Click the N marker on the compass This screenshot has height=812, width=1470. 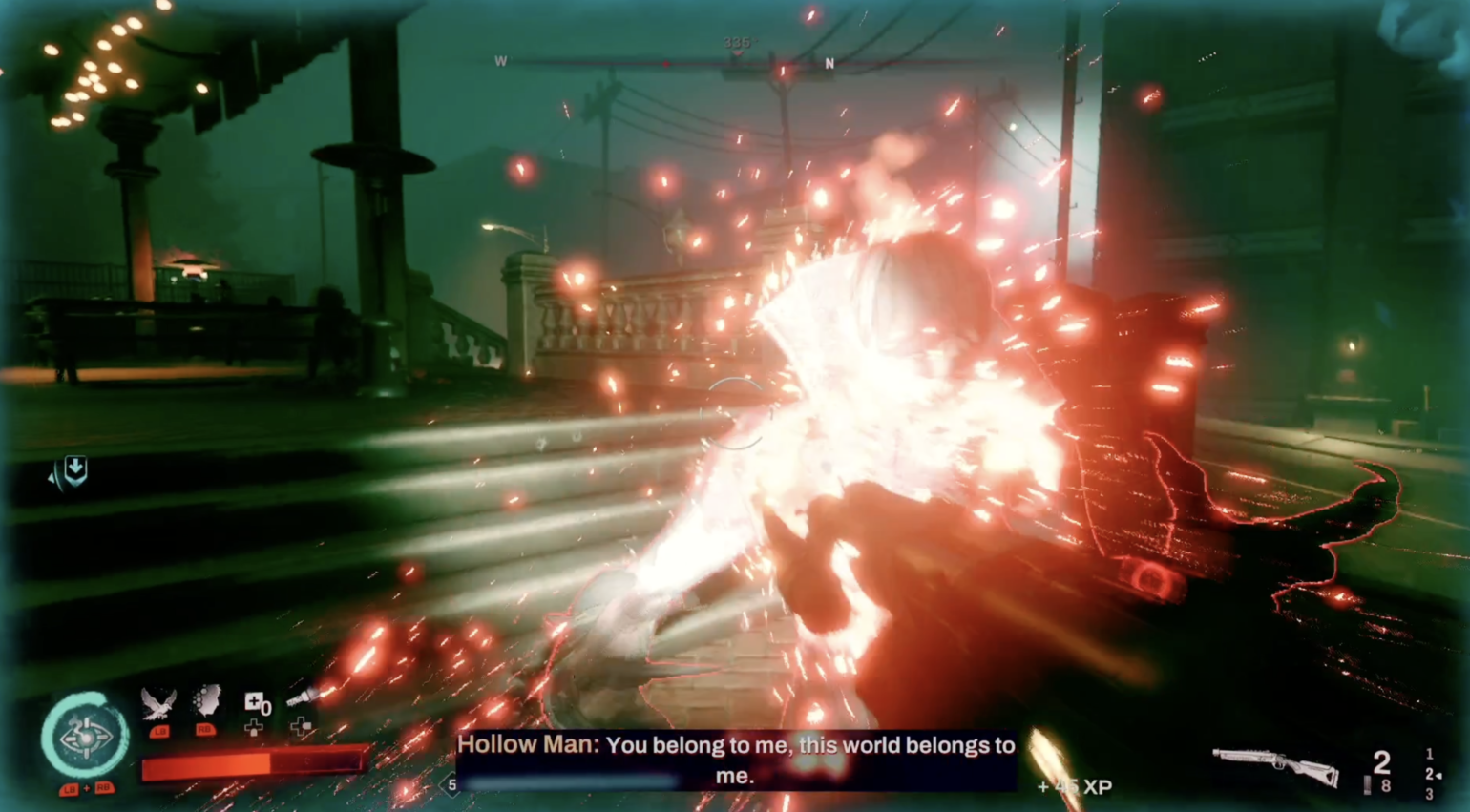pyautogui.click(x=829, y=61)
